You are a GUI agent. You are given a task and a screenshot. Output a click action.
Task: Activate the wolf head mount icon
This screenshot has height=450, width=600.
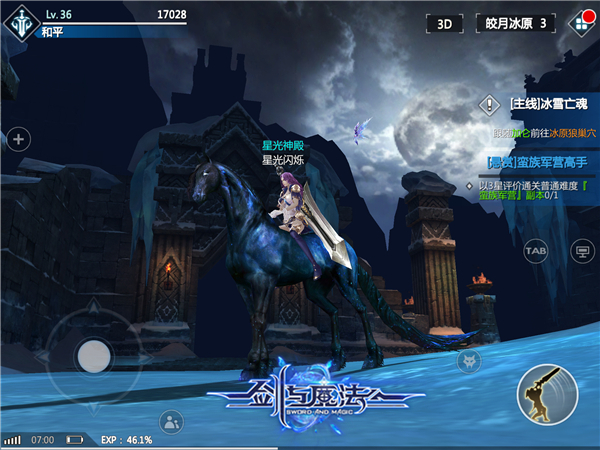[x=465, y=362]
